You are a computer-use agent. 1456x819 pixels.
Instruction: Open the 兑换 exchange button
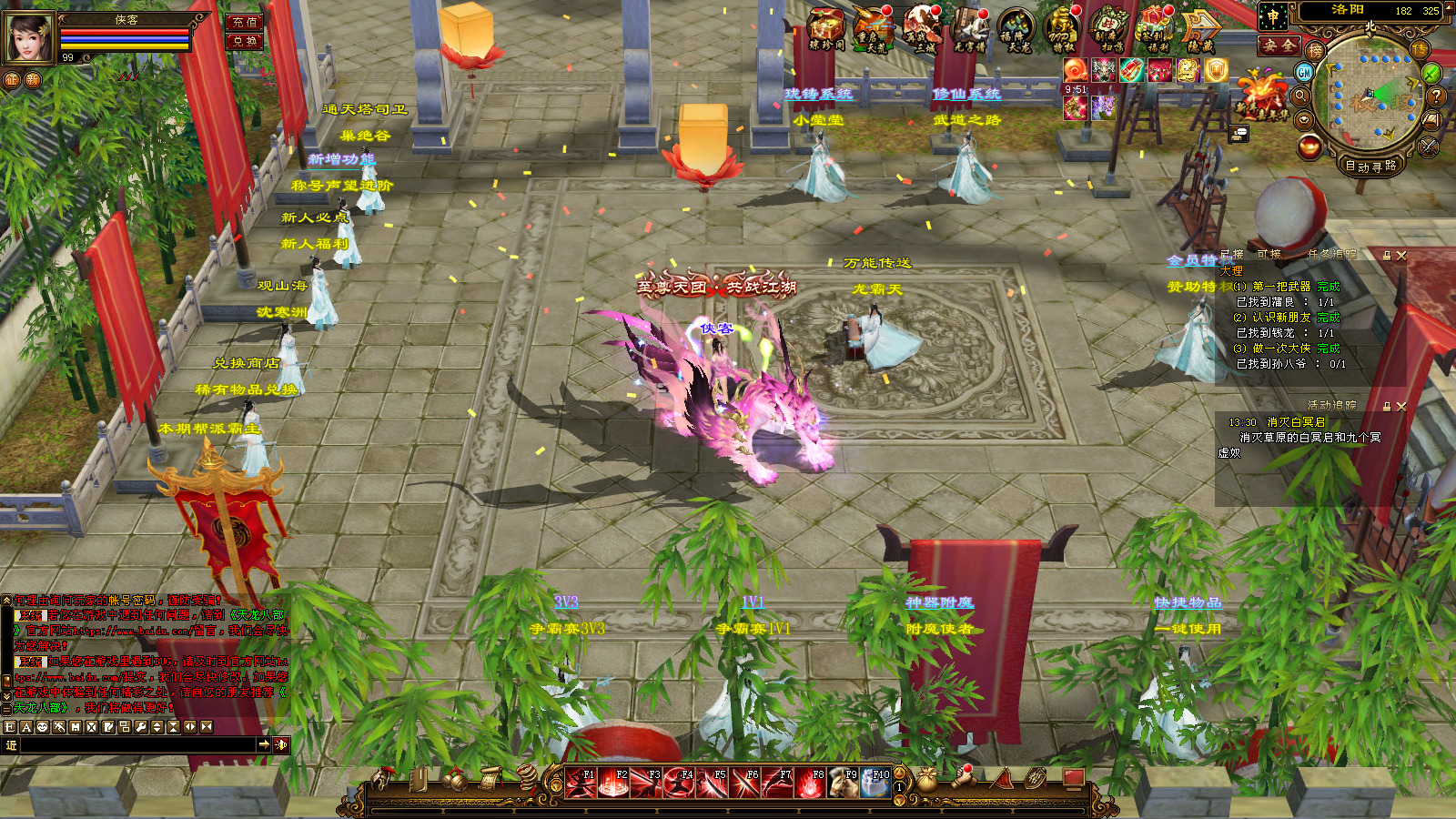(x=243, y=41)
